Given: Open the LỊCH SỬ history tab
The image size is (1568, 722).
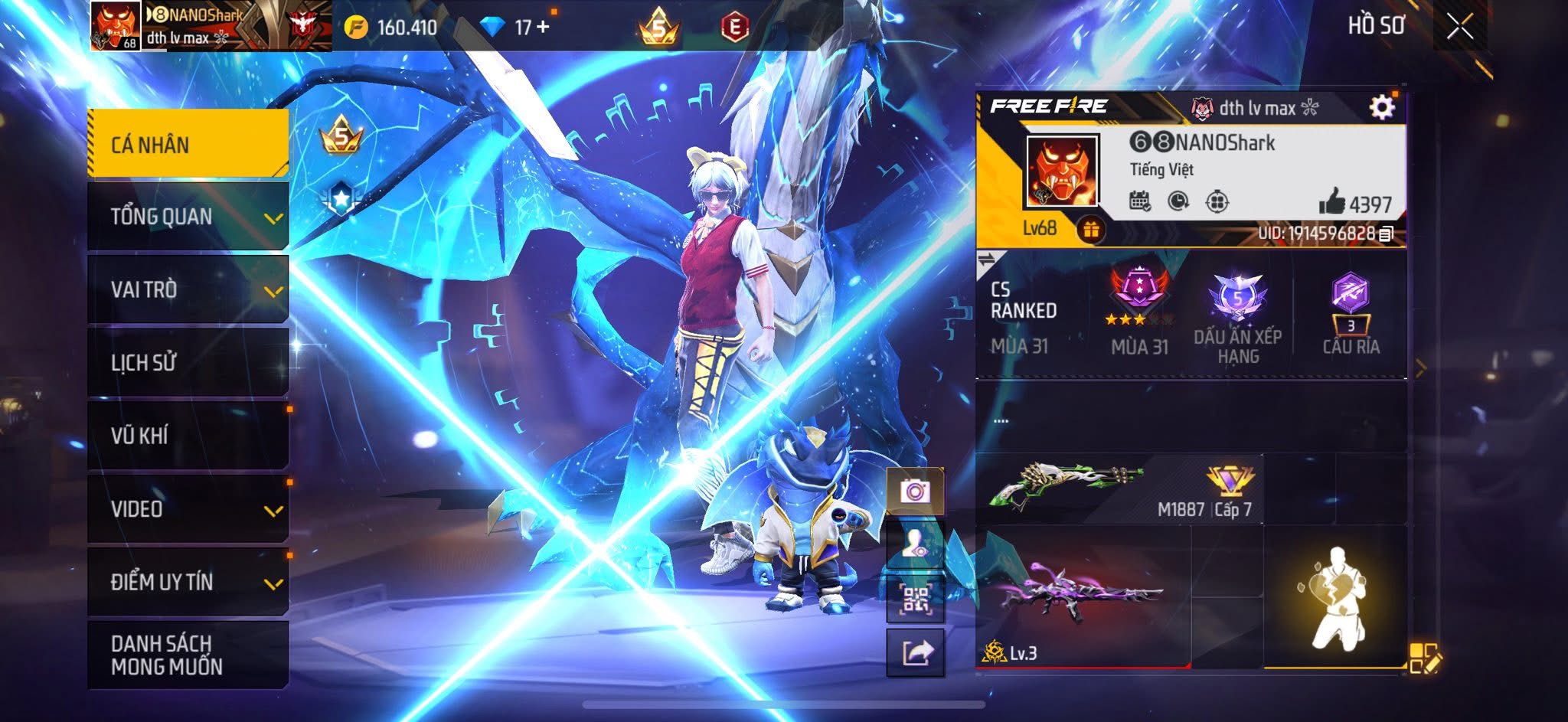Looking at the screenshot, I should coord(188,362).
